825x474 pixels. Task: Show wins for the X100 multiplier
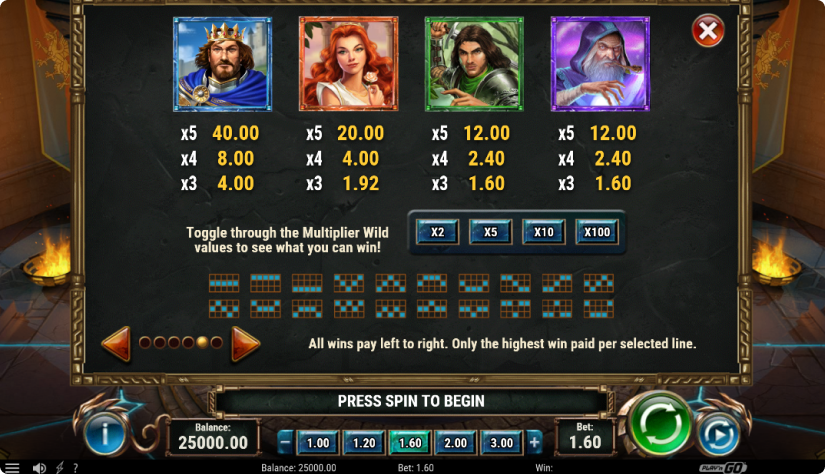point(596,232)
